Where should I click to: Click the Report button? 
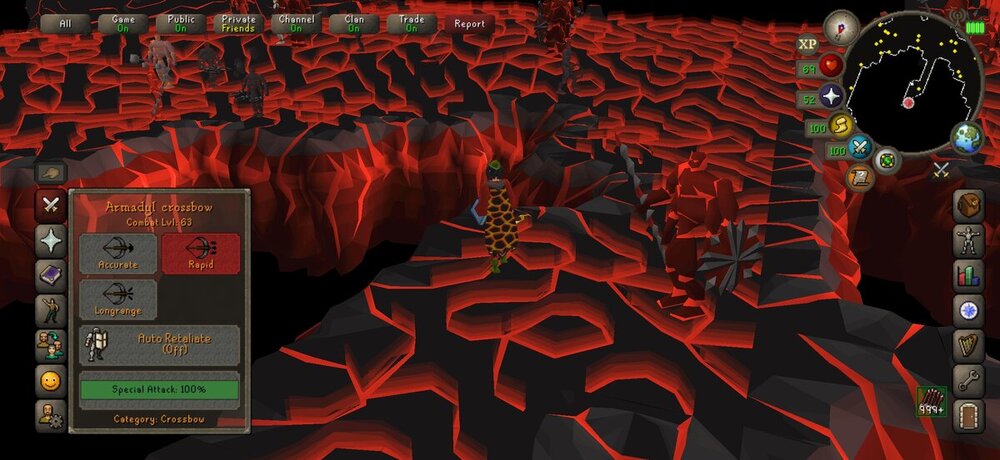pos(469,24)
